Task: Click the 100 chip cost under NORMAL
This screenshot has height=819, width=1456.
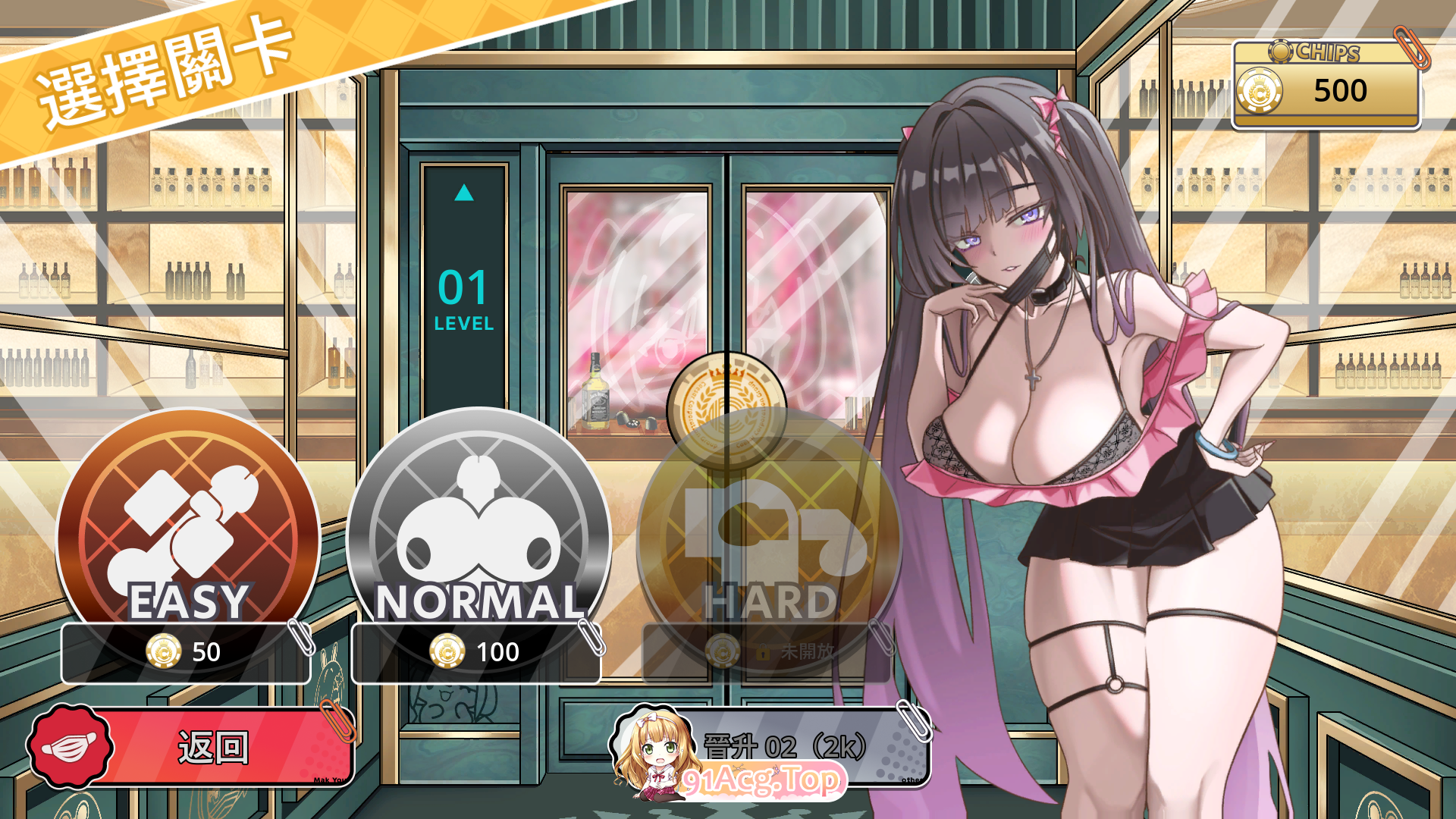Action: point(497,651)
